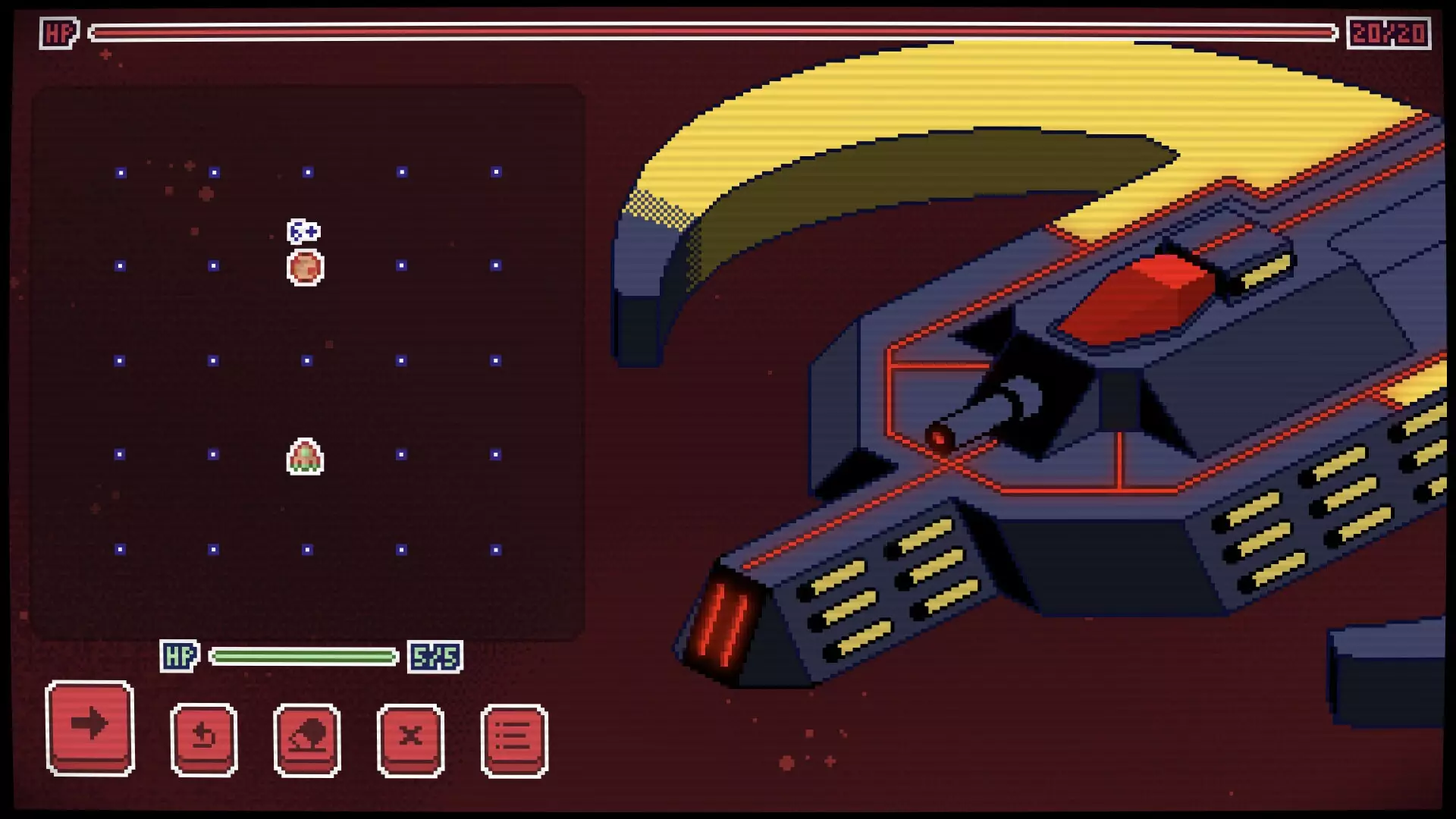This screenshot has height=819, width=1456.
Task: Click the grid dot in the top-left corner
Action: (x=118, y=171)
